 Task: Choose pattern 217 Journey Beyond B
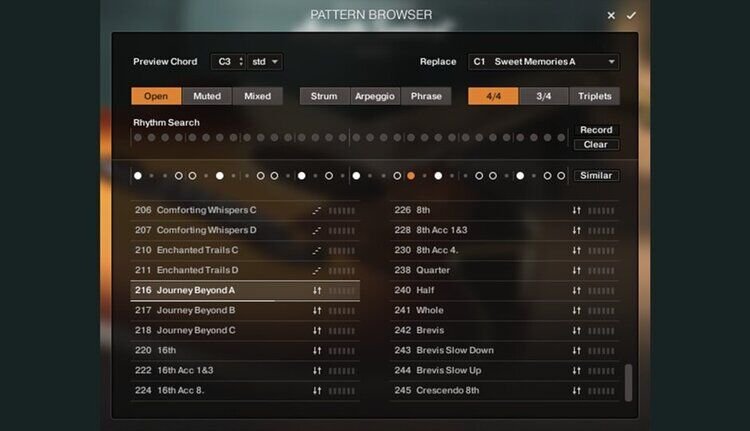click(196, 310)
